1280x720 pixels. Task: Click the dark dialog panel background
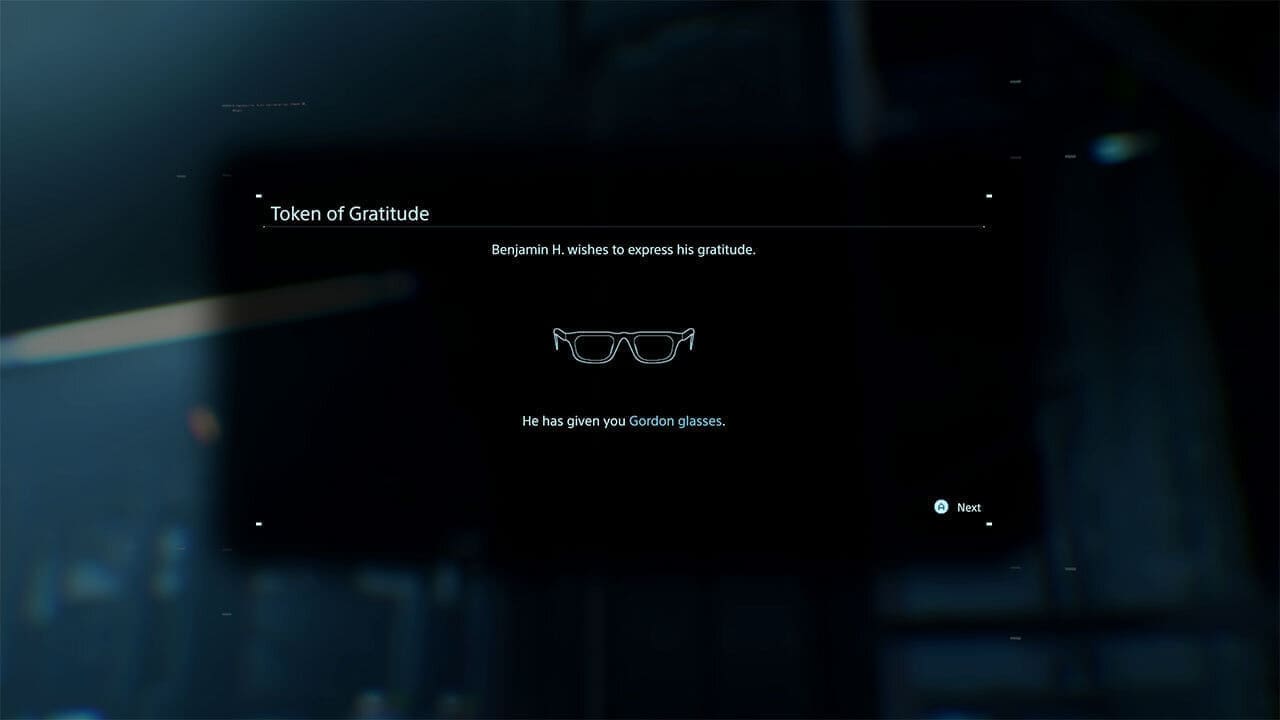[x=400, y=470]
